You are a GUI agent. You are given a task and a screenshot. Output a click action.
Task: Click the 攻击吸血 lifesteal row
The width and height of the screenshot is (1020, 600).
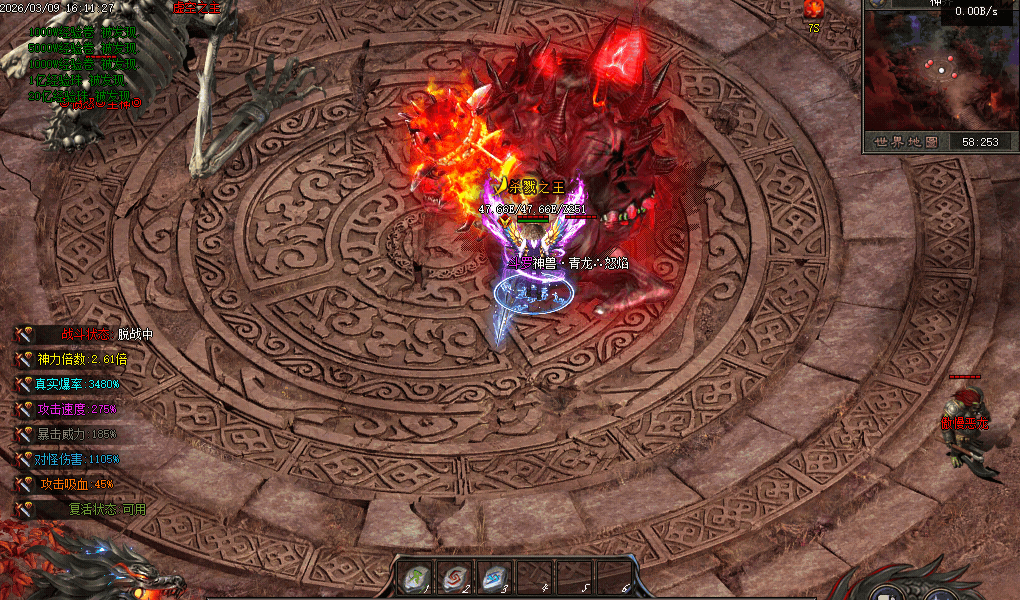75,484
